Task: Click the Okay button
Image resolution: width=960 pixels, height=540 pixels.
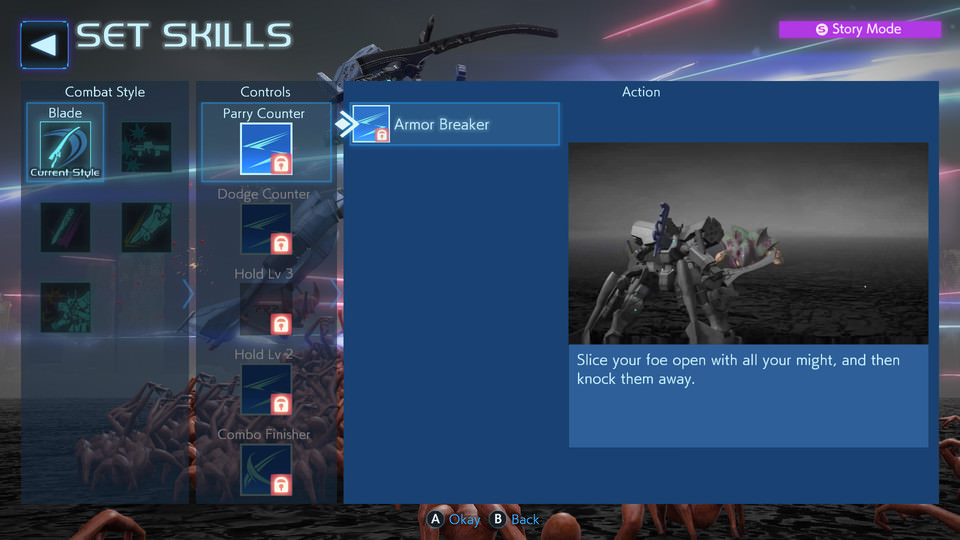Action: (x=454, y=519)
